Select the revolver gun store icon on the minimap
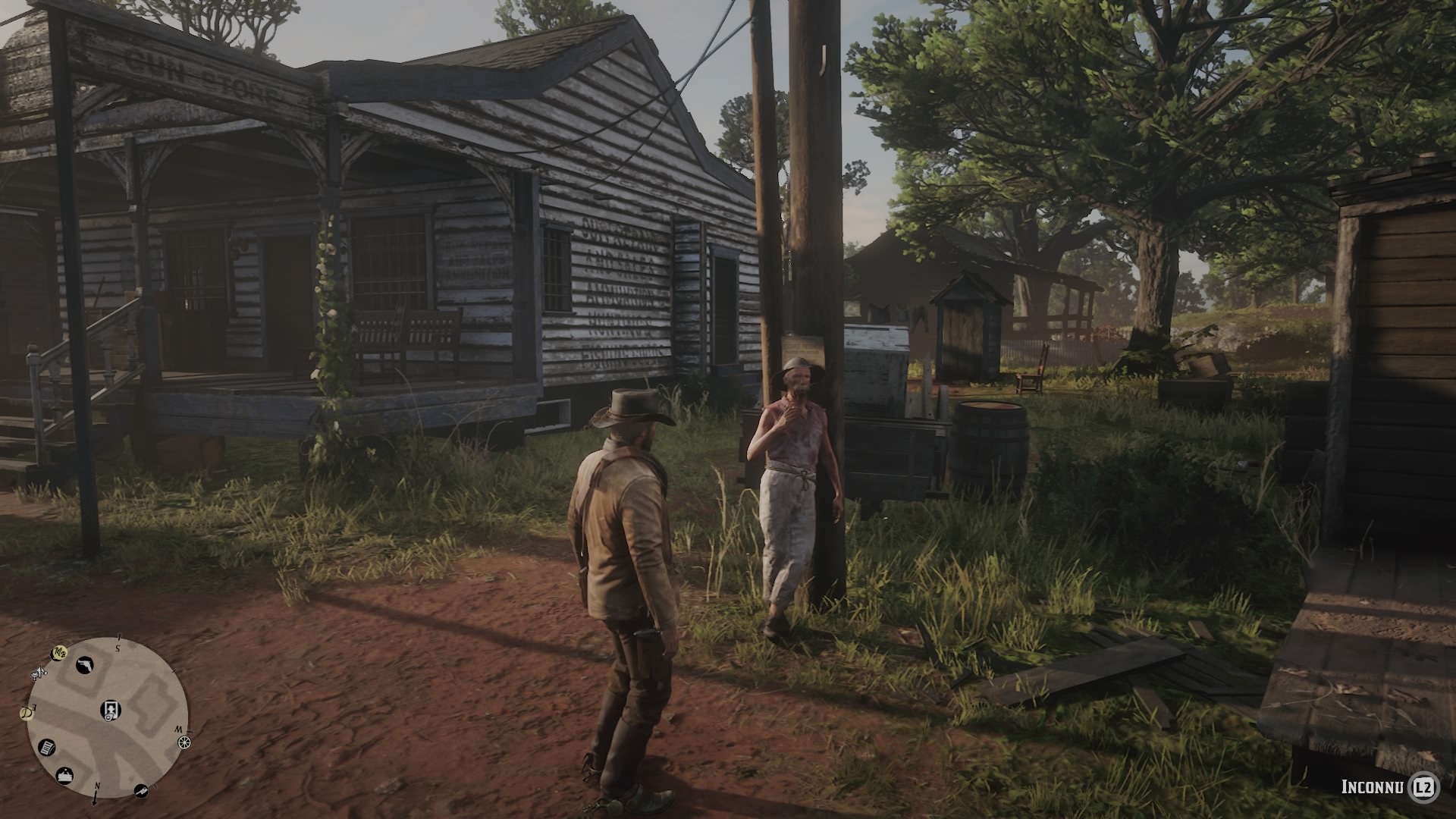This screenshot has width=1456, height=819. click(x=84, y=665)
